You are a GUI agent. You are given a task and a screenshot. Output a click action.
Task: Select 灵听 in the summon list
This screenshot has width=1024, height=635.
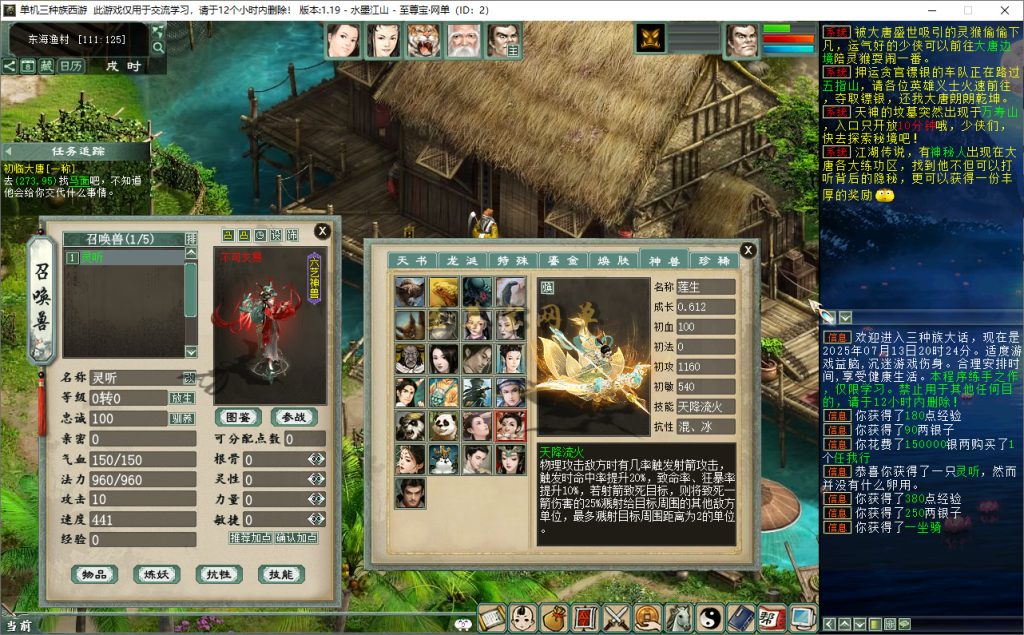(122, 258)
